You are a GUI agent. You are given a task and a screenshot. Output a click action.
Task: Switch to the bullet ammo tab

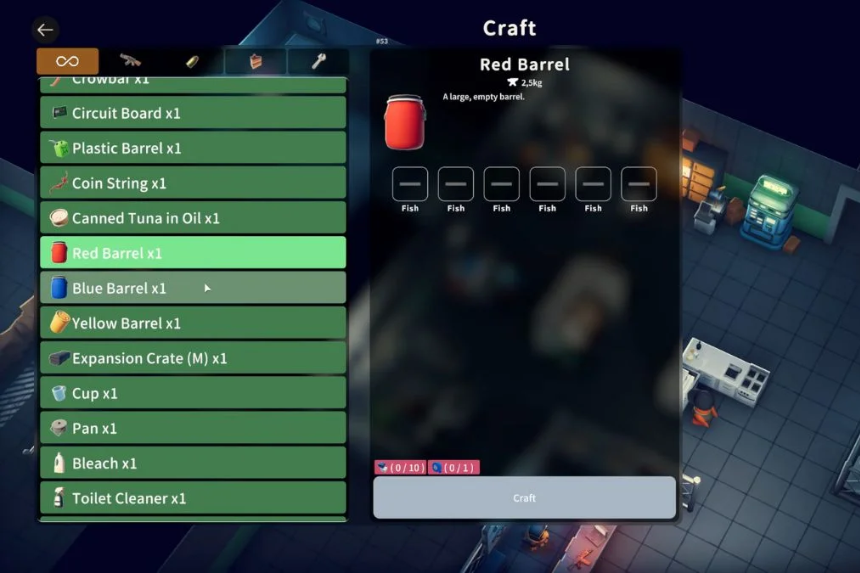click(x=193, y=61)
